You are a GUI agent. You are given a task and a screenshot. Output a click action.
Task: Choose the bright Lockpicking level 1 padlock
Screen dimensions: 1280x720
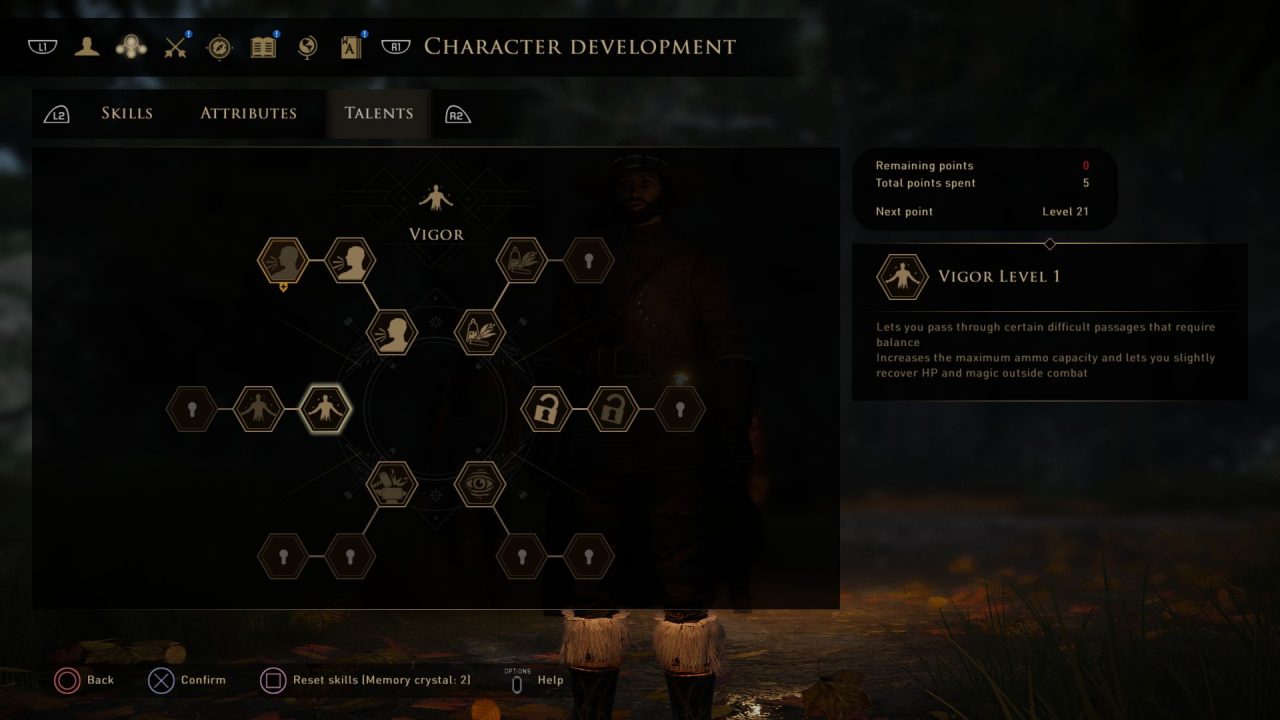coord(547,409)
